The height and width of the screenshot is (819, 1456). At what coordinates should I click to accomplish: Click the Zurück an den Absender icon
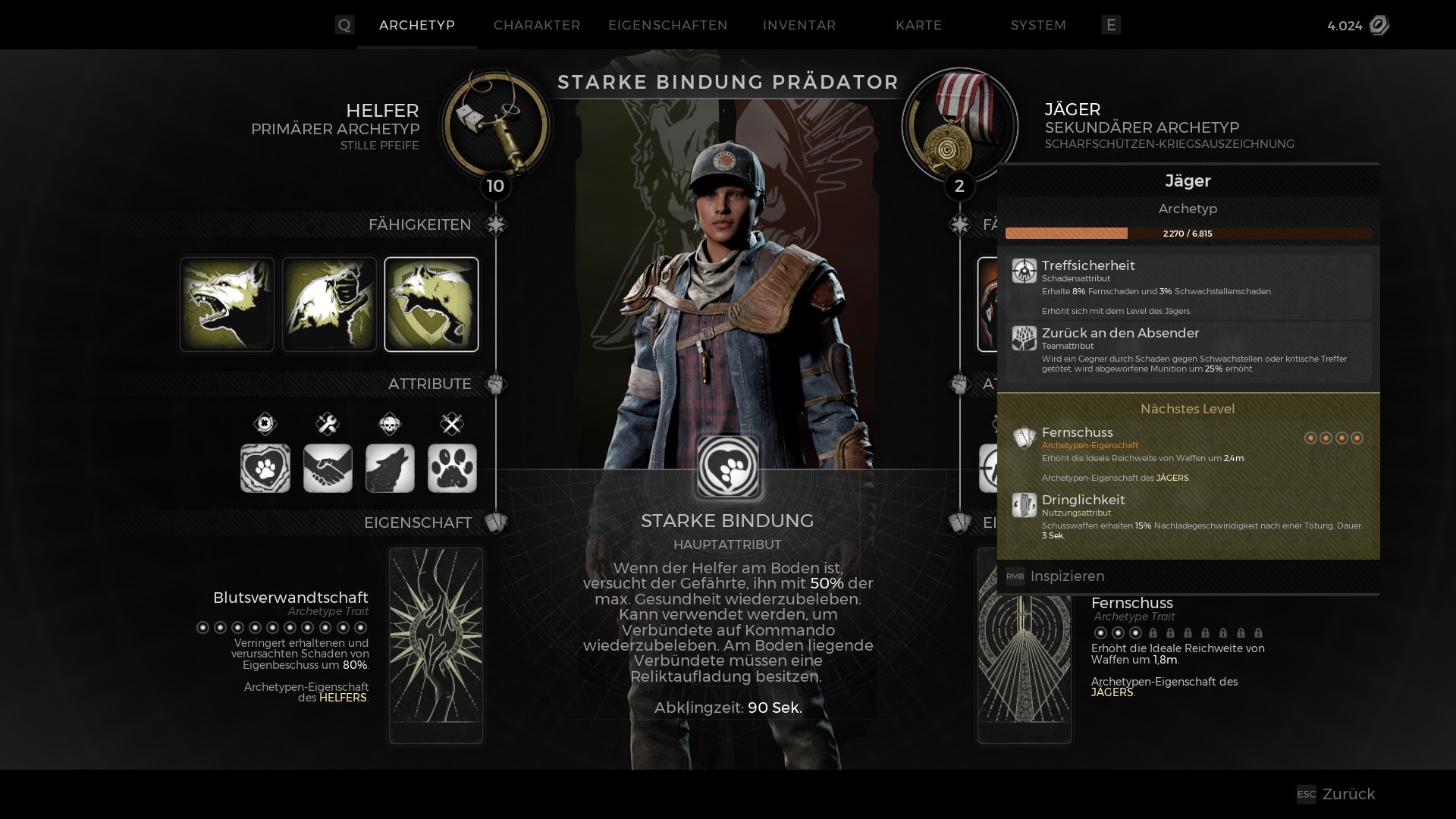click(1025, 338)
